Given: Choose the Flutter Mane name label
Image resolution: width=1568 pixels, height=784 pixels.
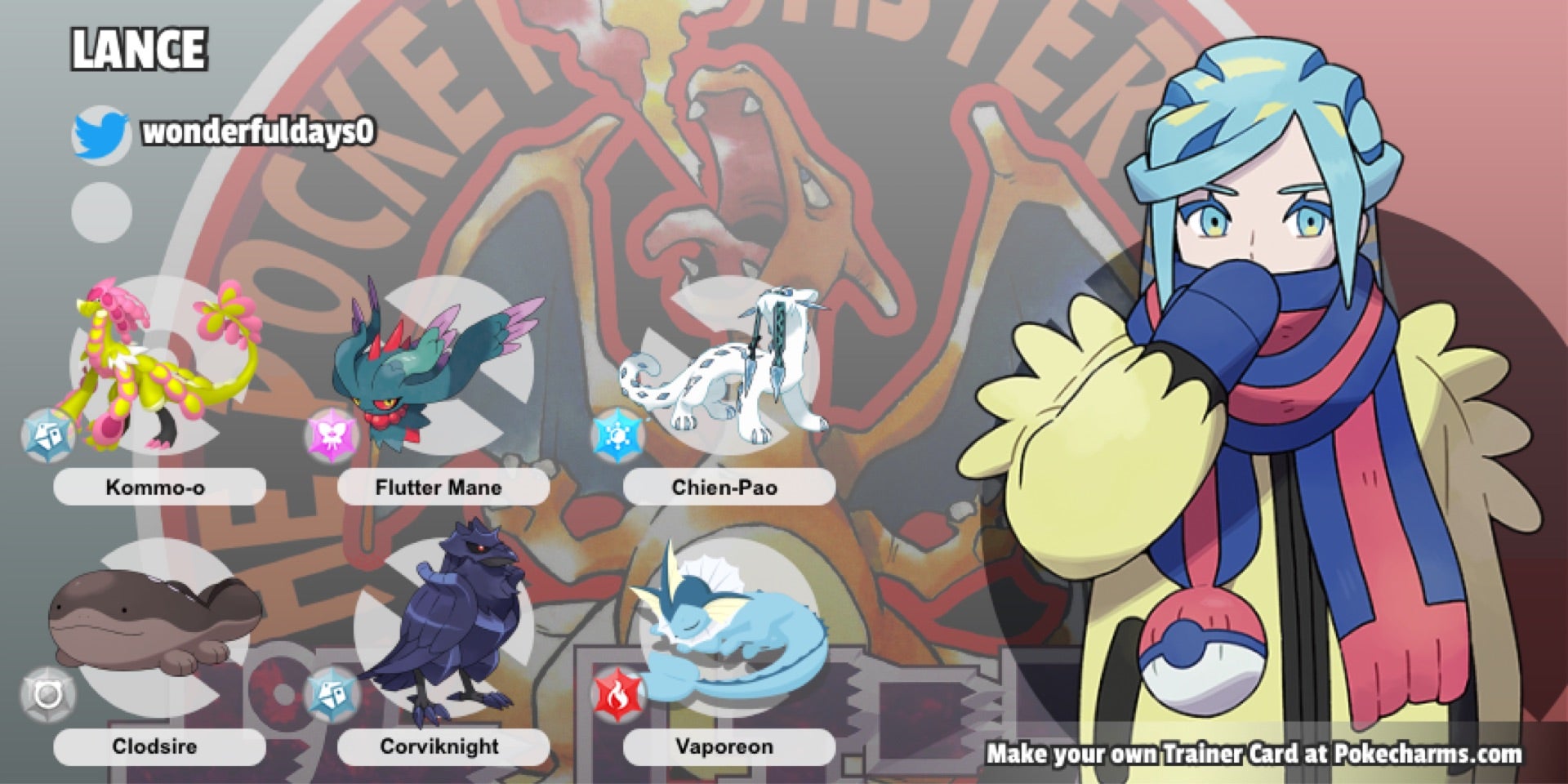Looking at the screenshot, I should pos(439,488).
